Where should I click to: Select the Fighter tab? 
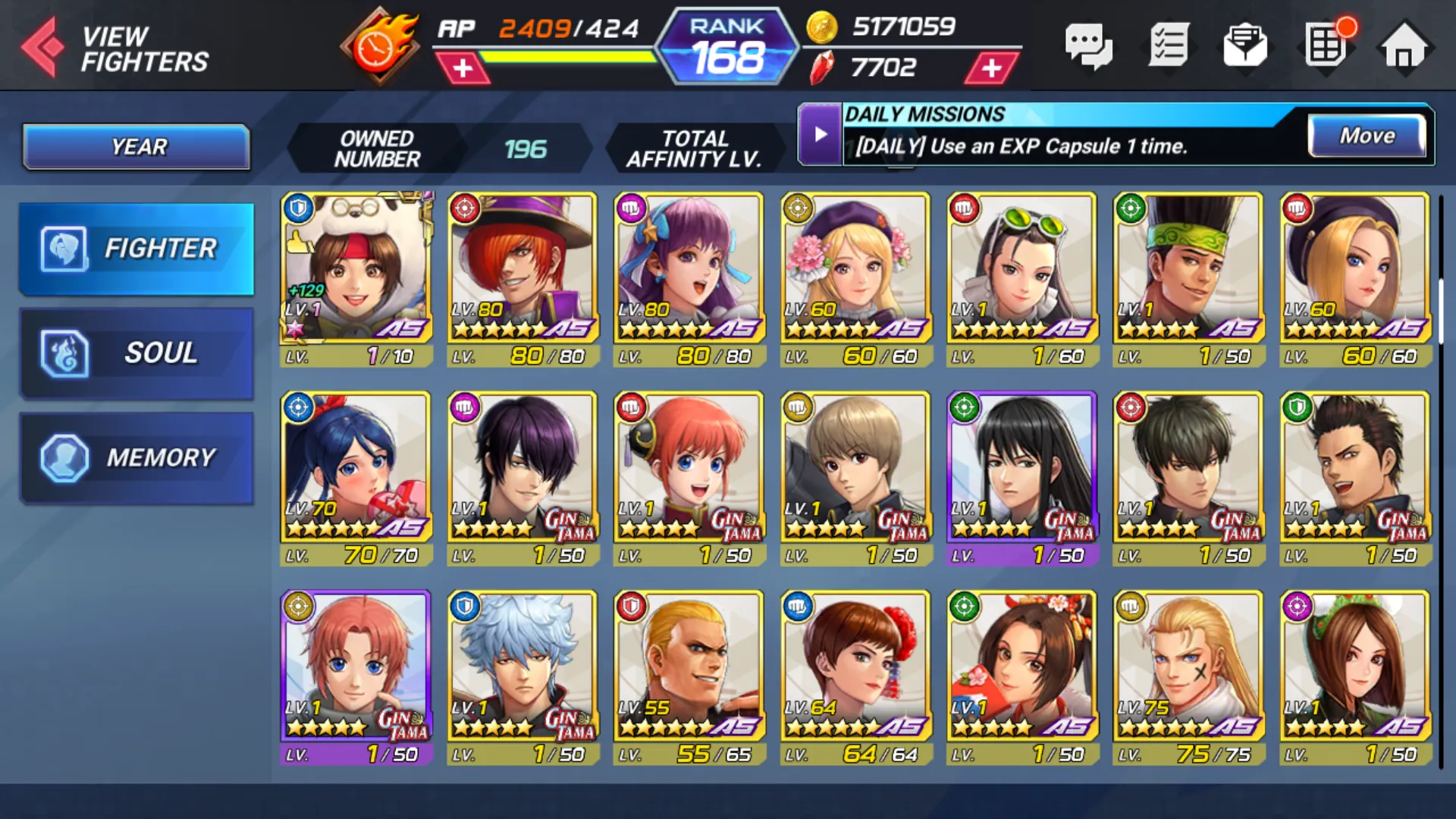pyautogui.click(x=136, y=249)
